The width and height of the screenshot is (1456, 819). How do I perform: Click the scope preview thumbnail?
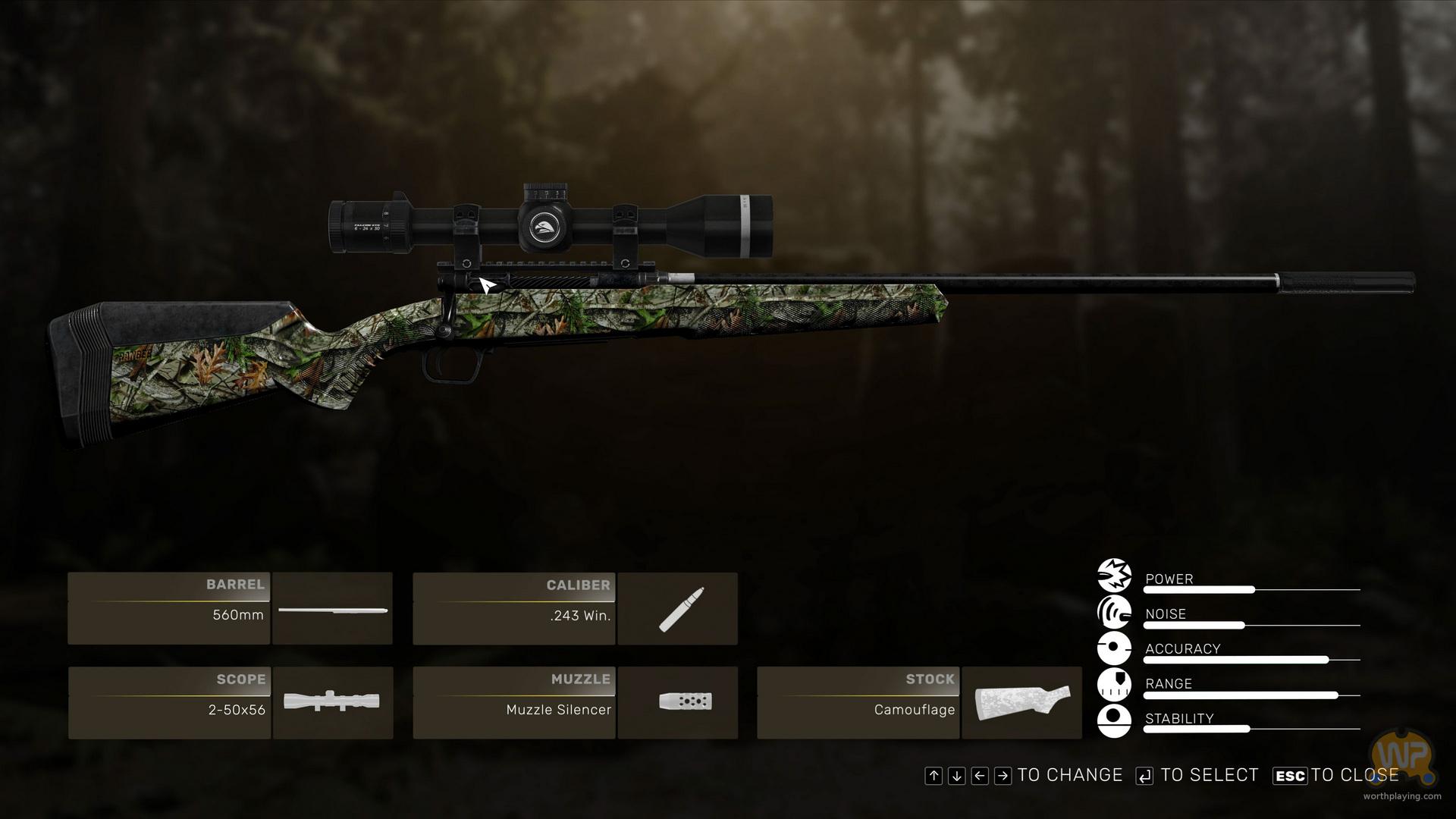[x=332, y=703]
